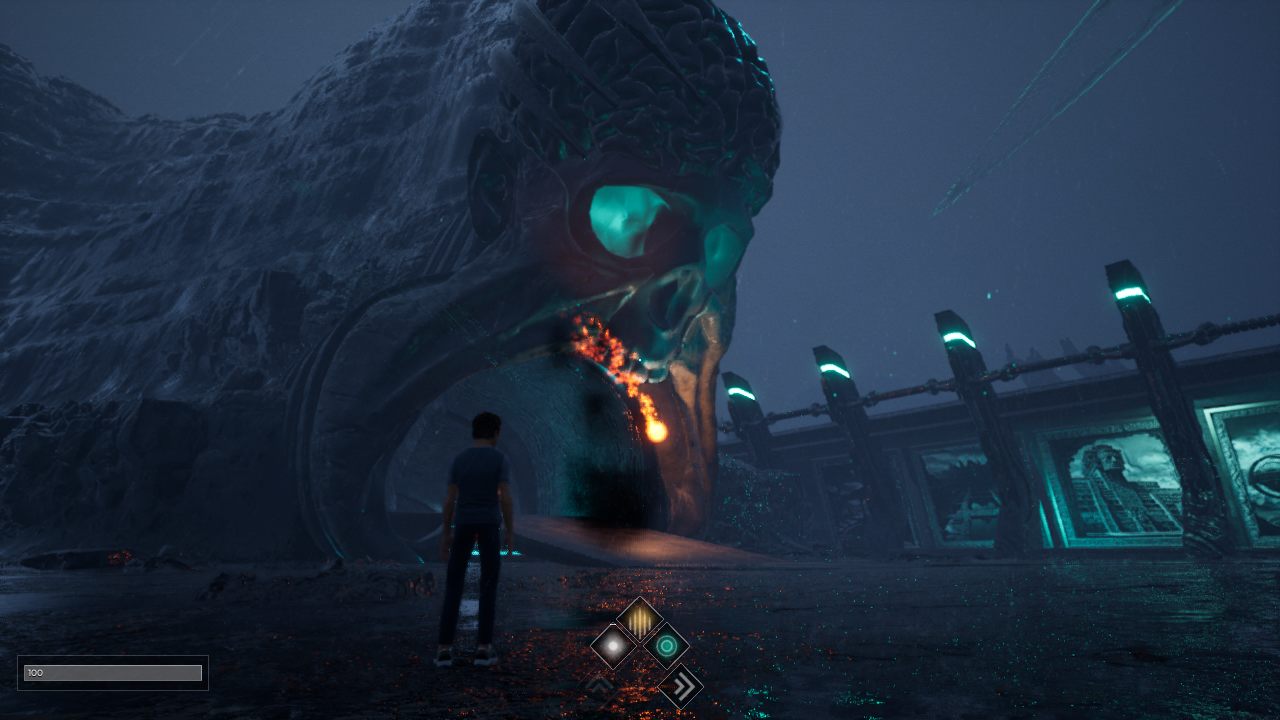This screenshot has height=720, width=1280.
Task: Use the white glowing orb ability
Action: [x=613, y=646]
